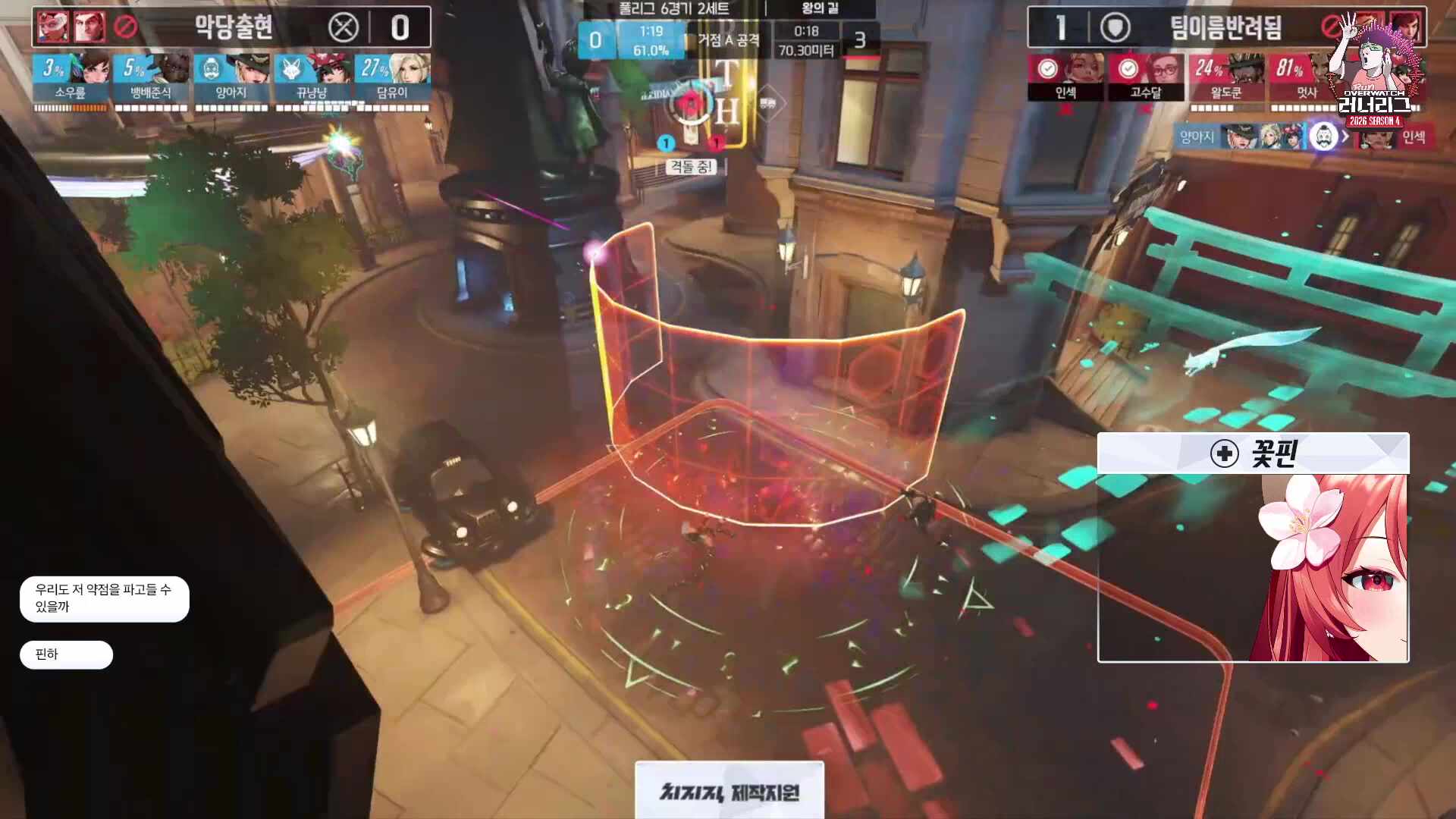Click the 치지직 제작지원 banner
The image size is (1456, 819).
point(728,792)
